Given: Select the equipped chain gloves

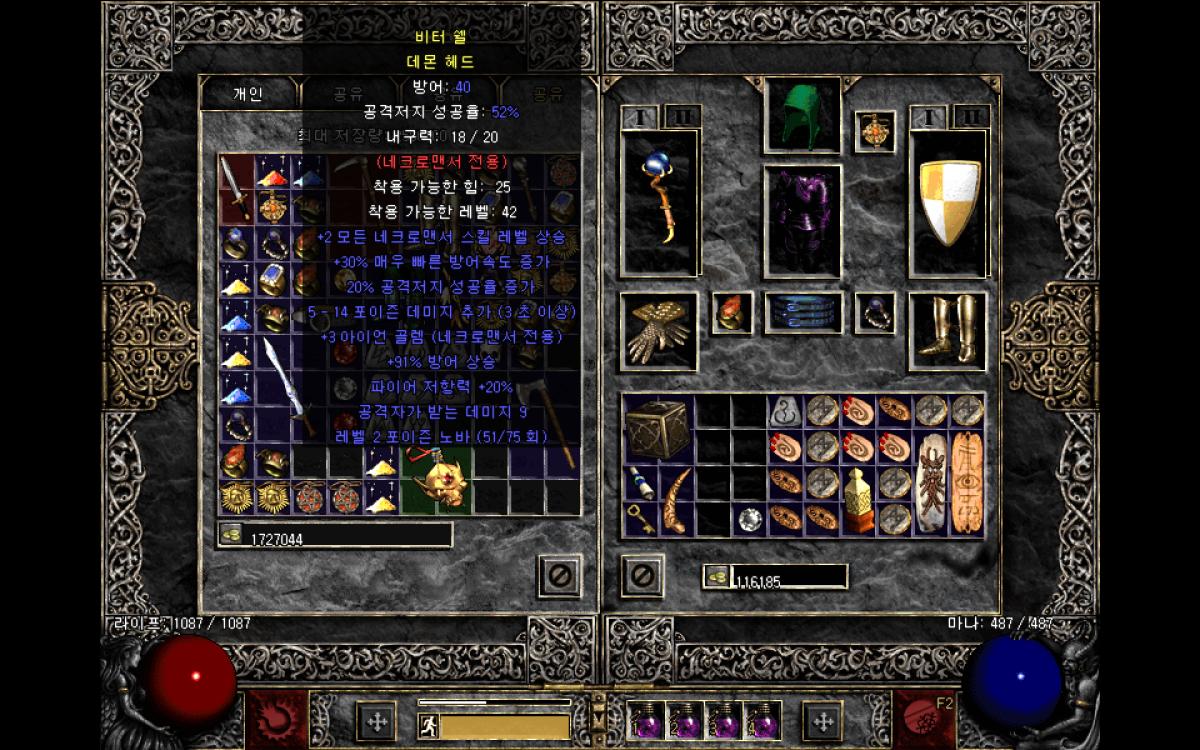Looking at the screenshot, I should click(657, 332).
